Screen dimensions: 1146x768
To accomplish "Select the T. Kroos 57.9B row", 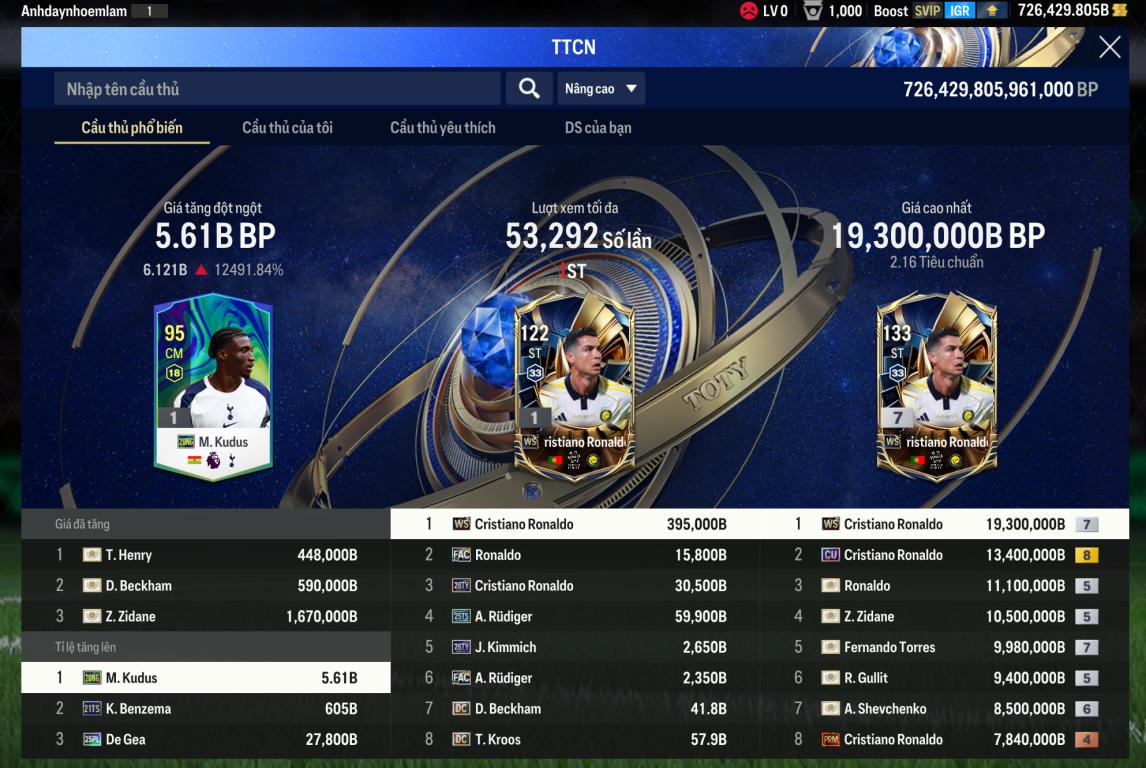I will [575, 740].
